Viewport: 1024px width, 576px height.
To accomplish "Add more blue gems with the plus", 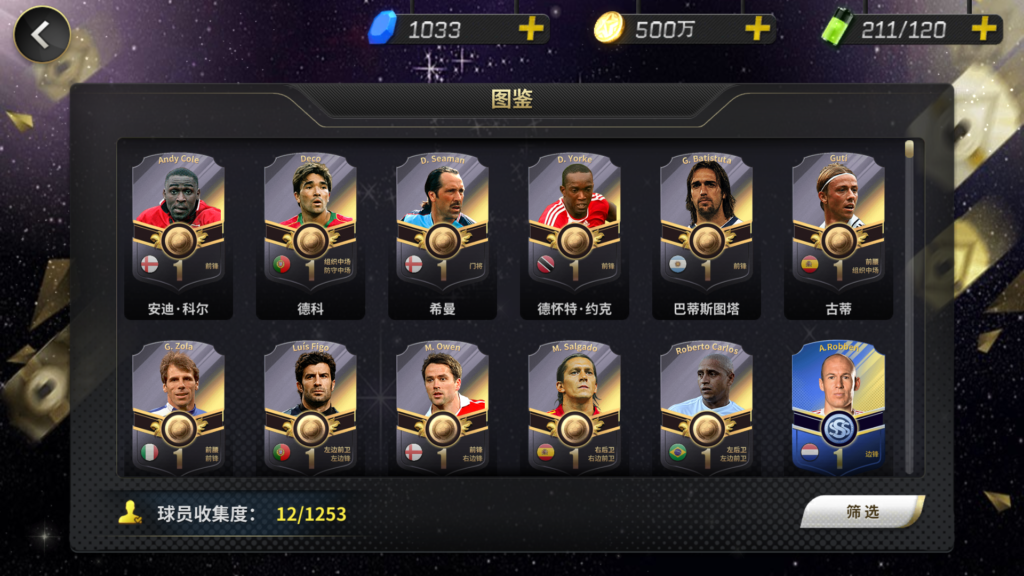I will [531, 29].
